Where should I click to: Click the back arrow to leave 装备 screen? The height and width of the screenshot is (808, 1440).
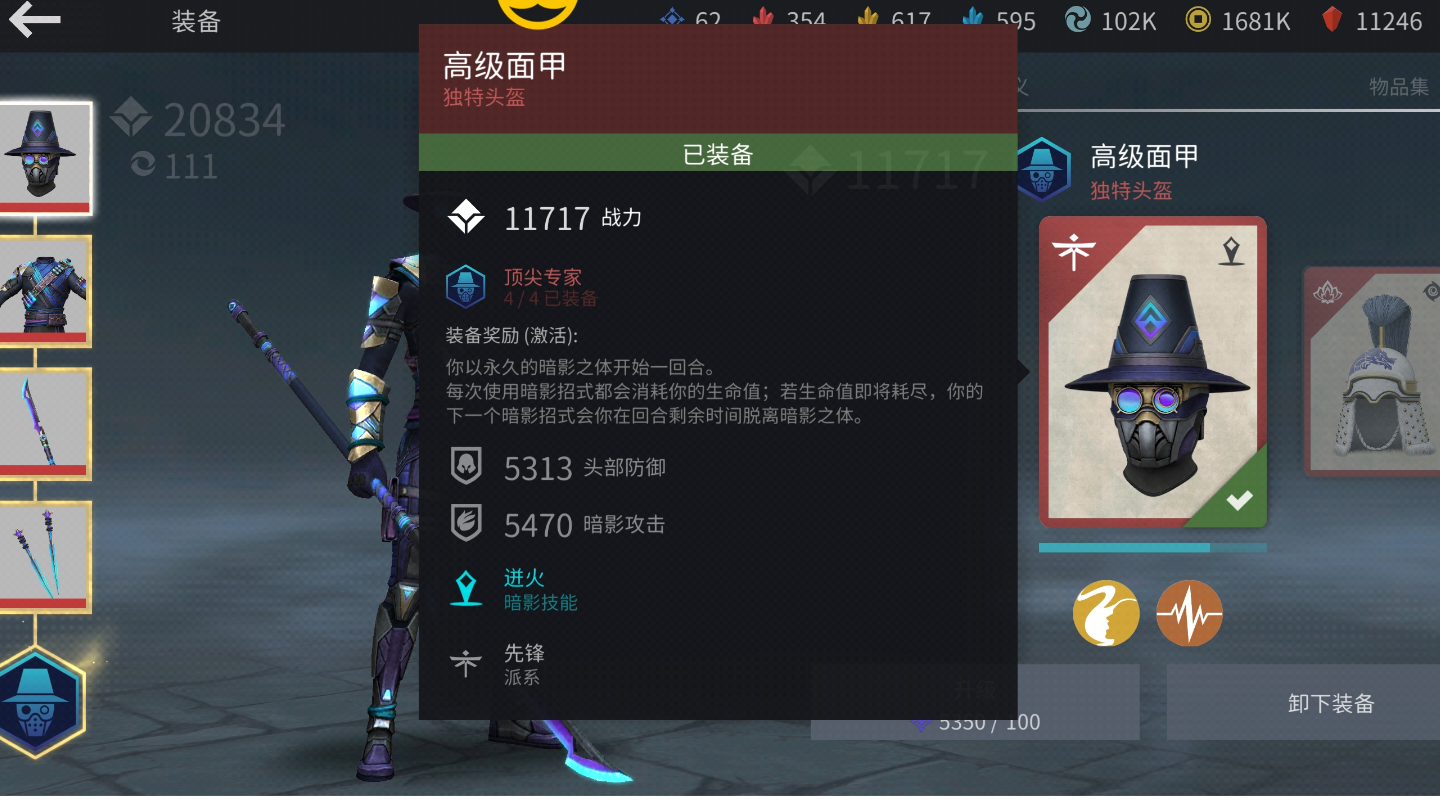tap(36, 20)
